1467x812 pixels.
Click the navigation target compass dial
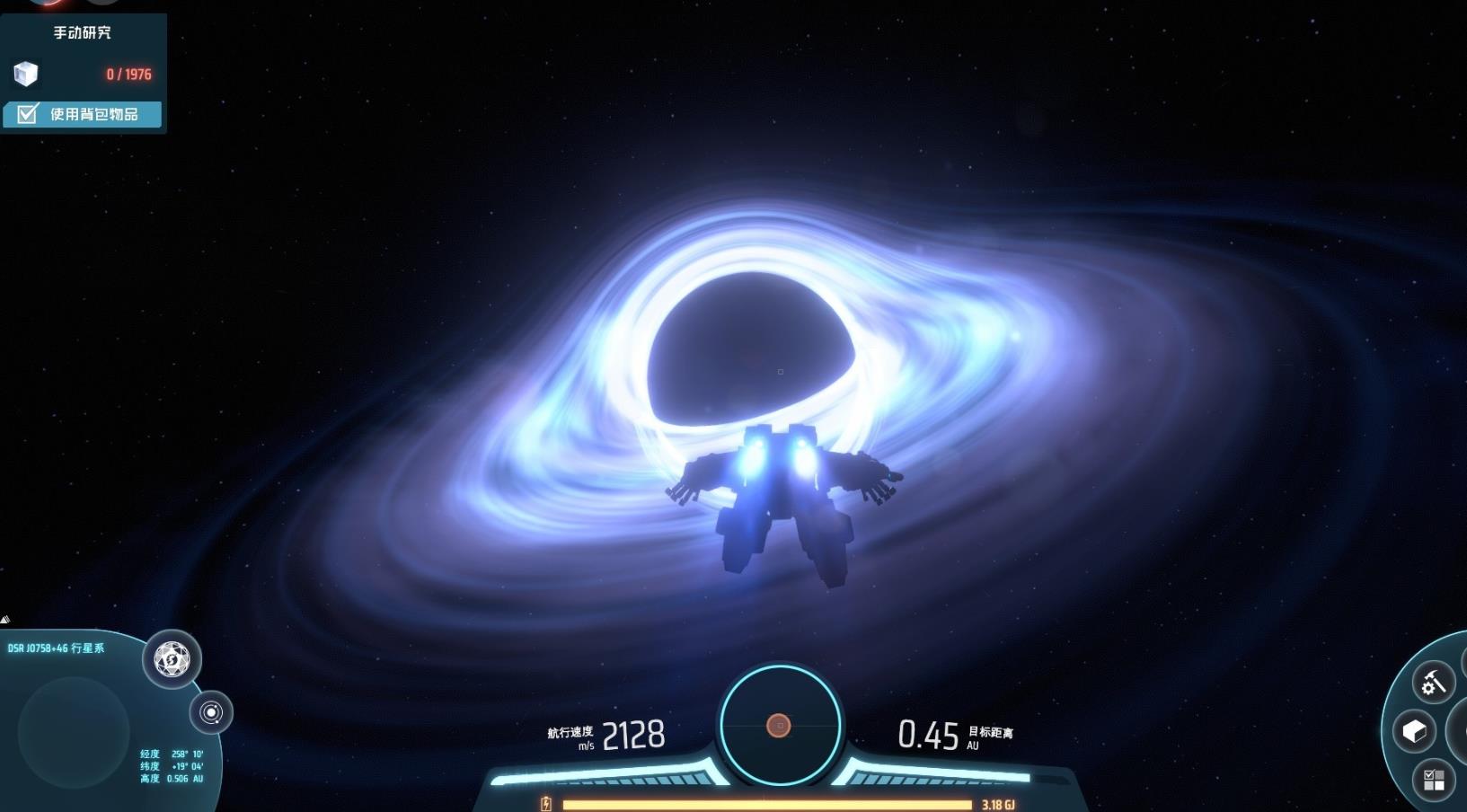click(779, 725)
